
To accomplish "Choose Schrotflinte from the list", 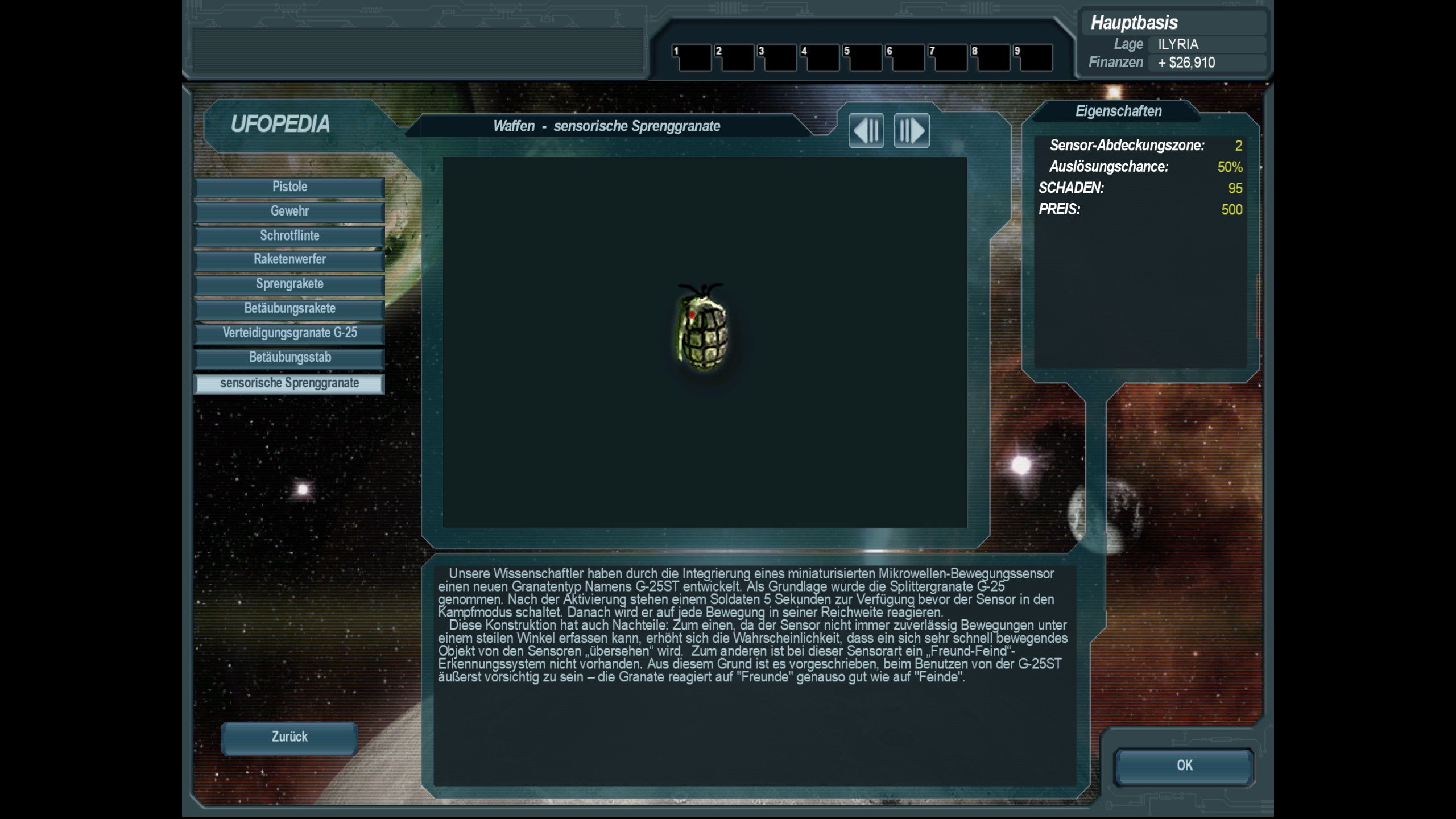I will tap(289, 236).
